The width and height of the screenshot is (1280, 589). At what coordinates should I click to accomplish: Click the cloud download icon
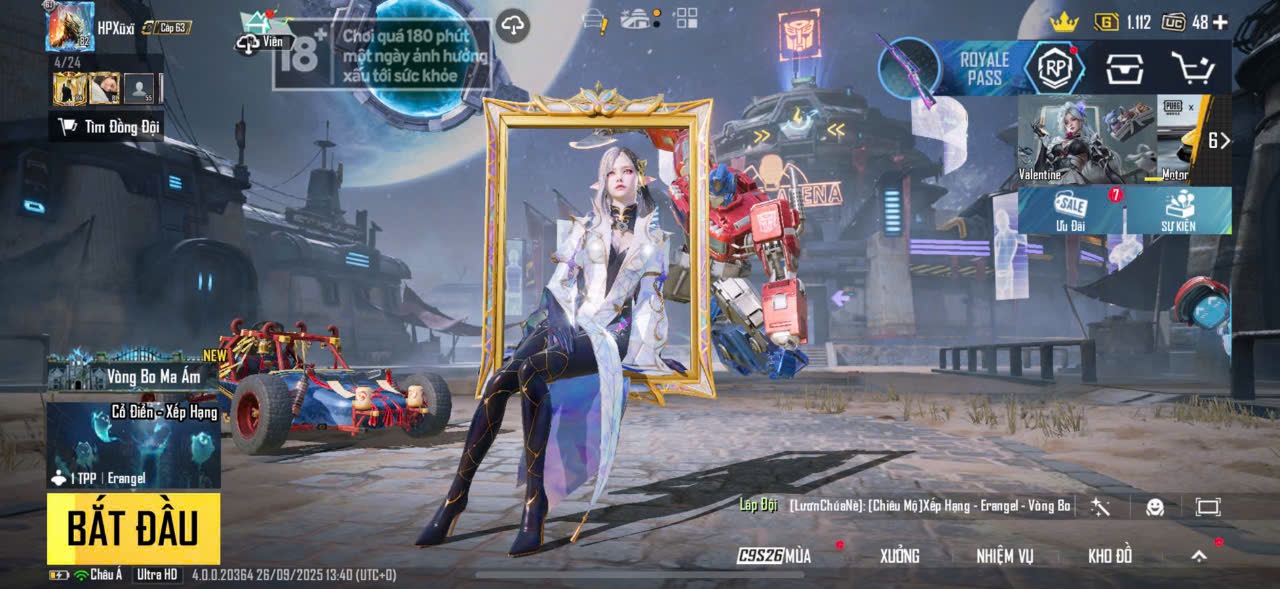click(x=512, y=26)
